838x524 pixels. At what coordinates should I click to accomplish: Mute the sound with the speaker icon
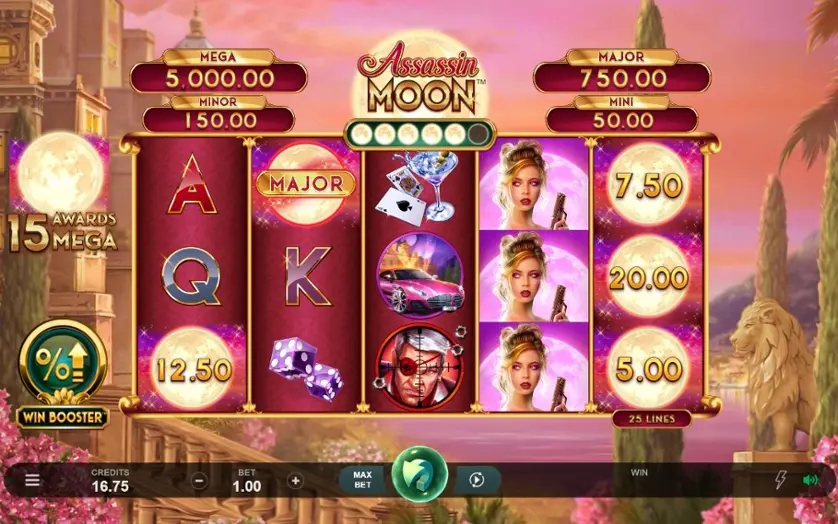(810, 480)
